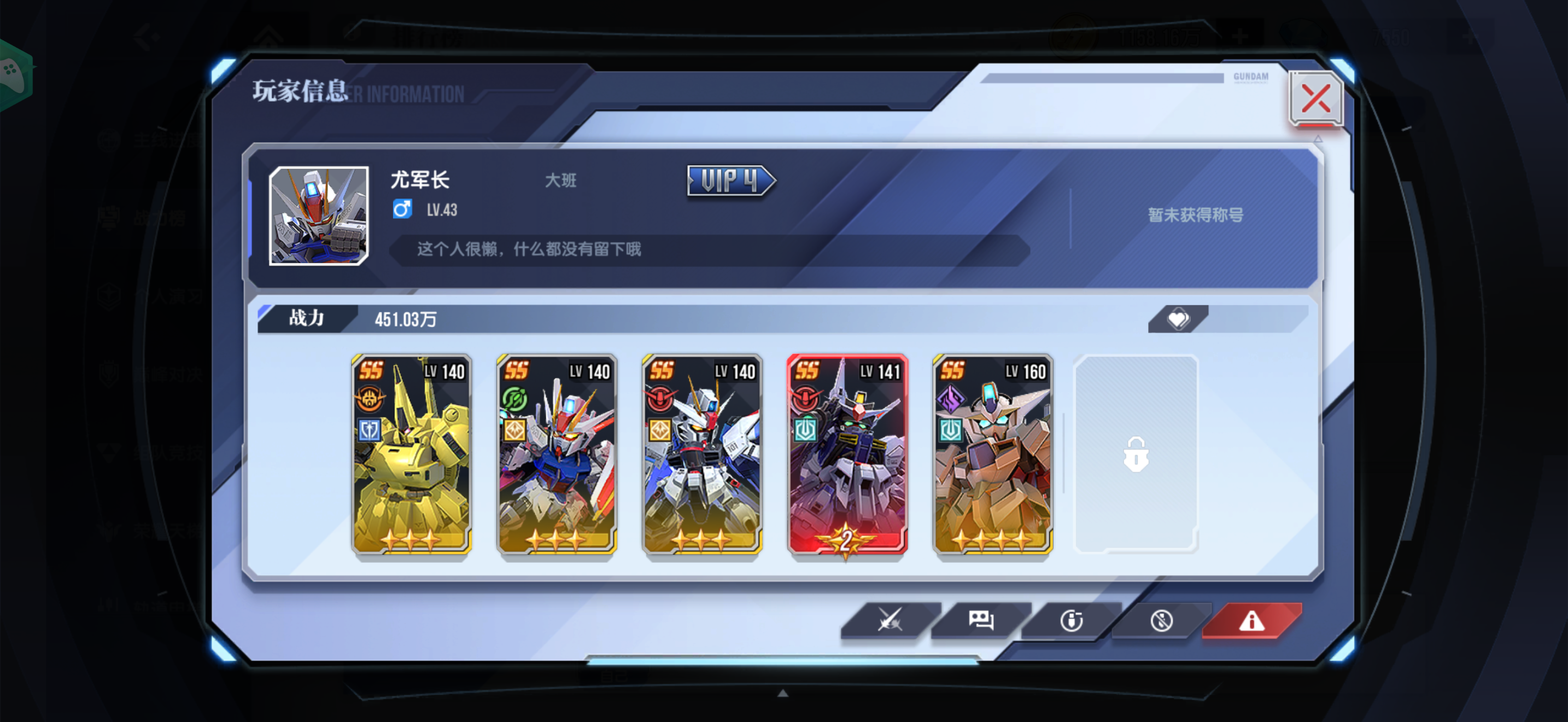1568x722 pixels.
Task: Close the 玩家信息 dialog
Action: click(x=1316, y=98)
